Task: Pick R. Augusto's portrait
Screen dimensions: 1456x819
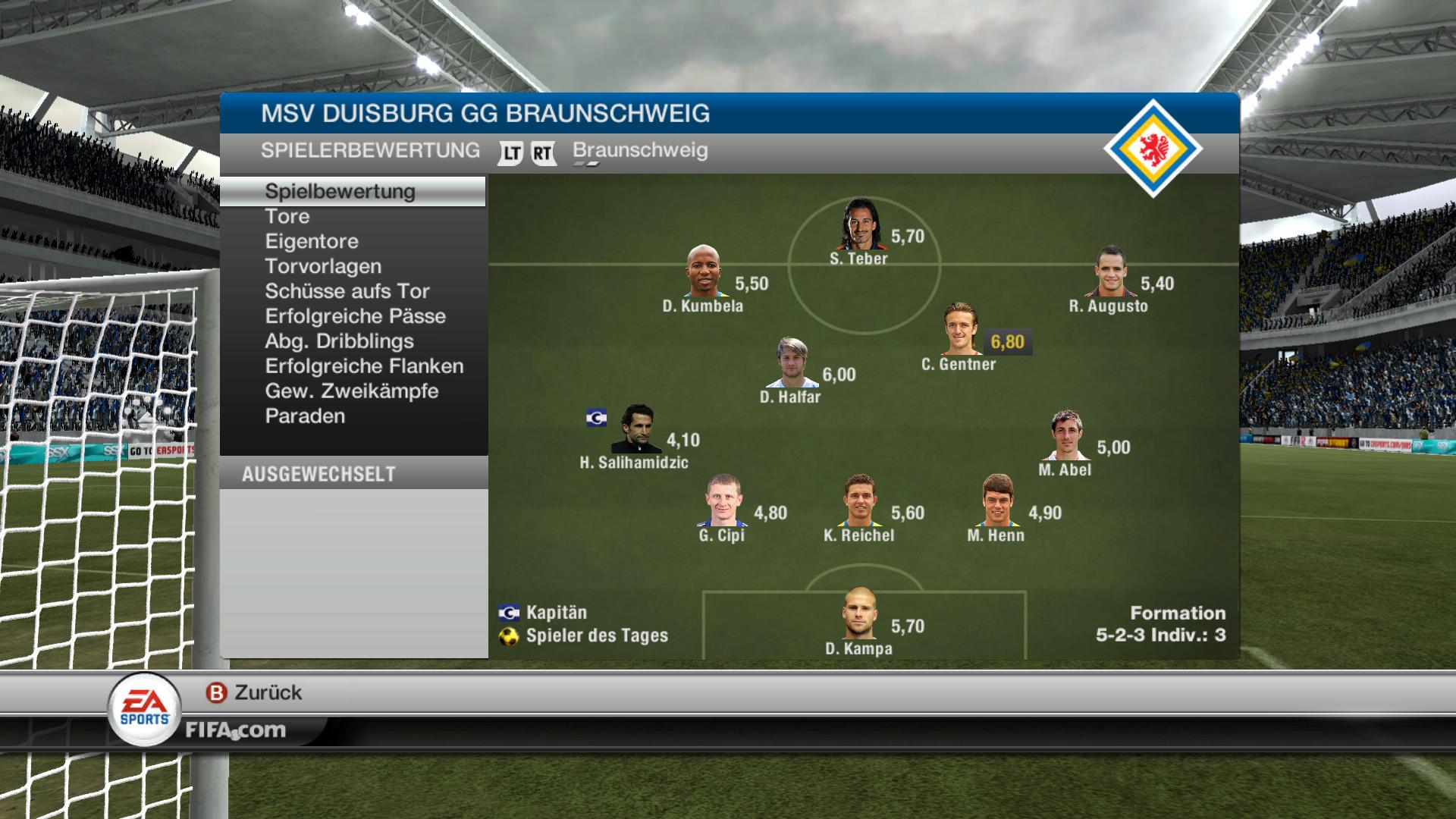Action: (x=1110, y=271)
